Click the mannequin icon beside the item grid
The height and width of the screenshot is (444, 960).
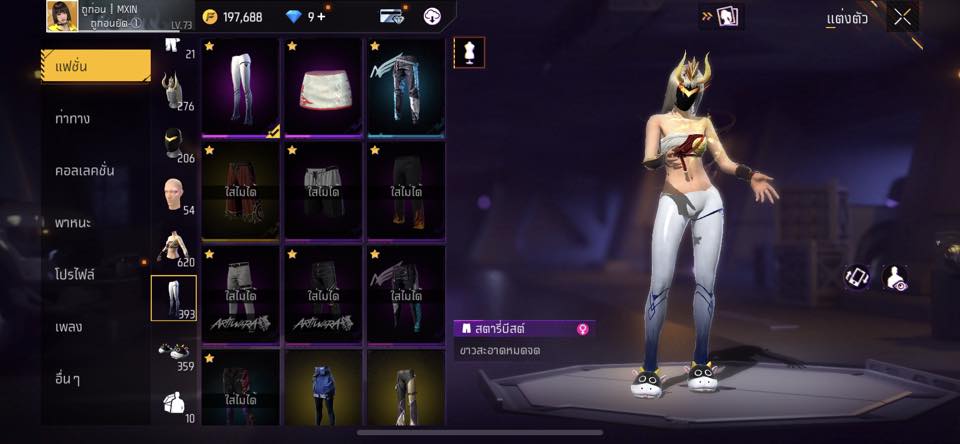tap(469, 52)
